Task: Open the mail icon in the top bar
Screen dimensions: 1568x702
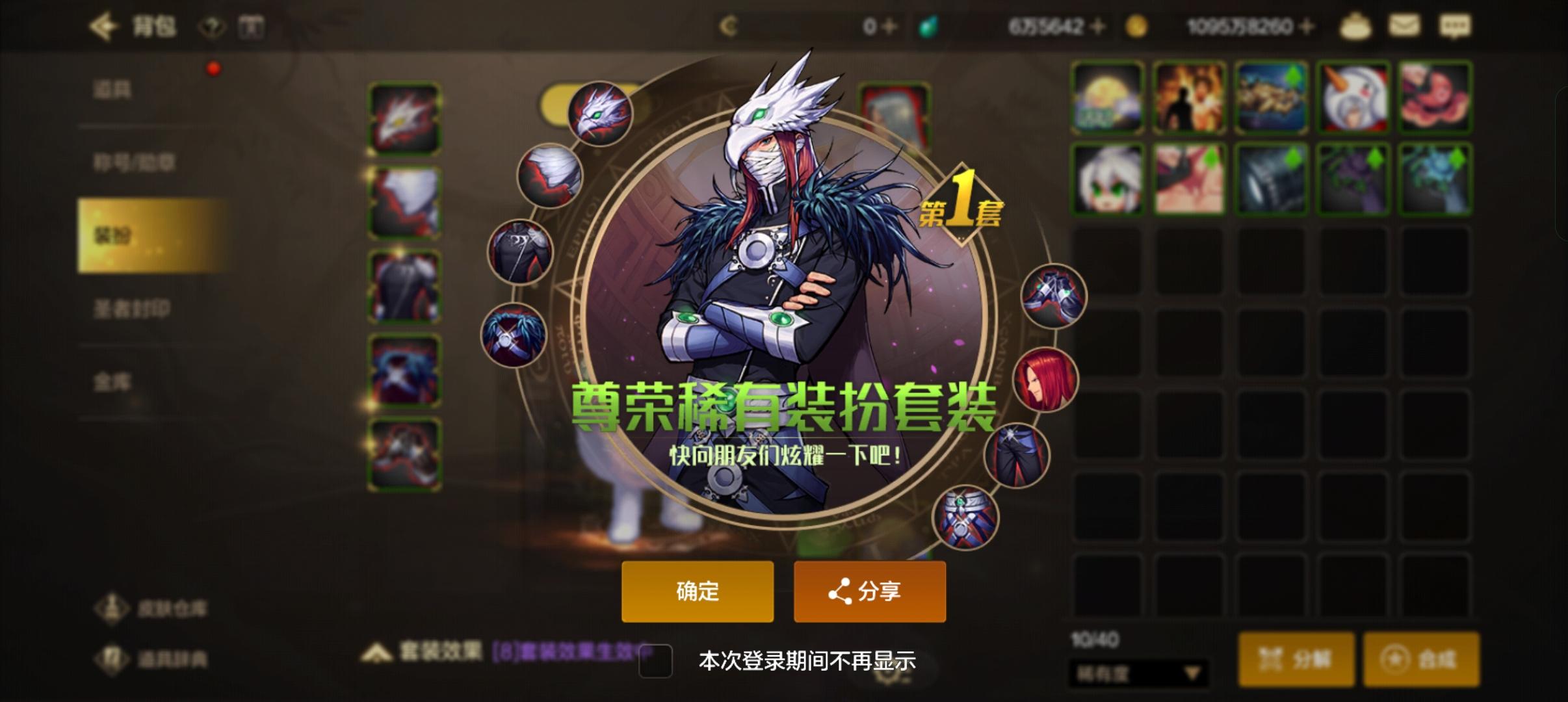Action: [x=1405, y=27]
